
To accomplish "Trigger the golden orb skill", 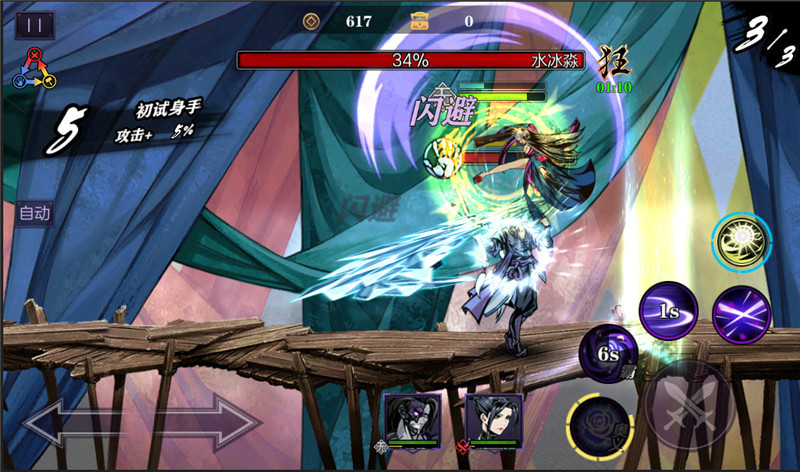I will [x=741, y=243].
